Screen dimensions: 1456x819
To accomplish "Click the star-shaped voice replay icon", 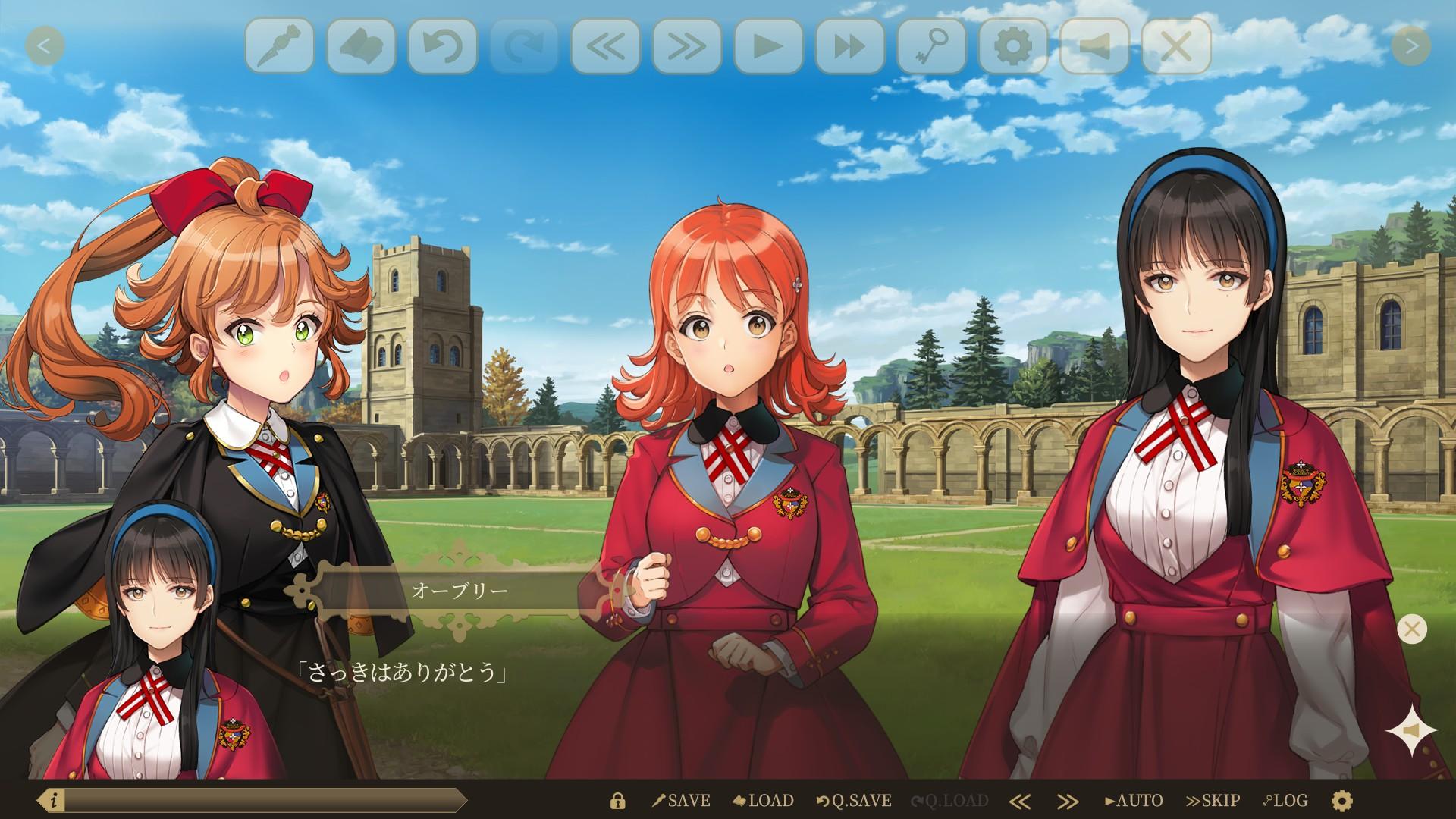I will 1411,731.
